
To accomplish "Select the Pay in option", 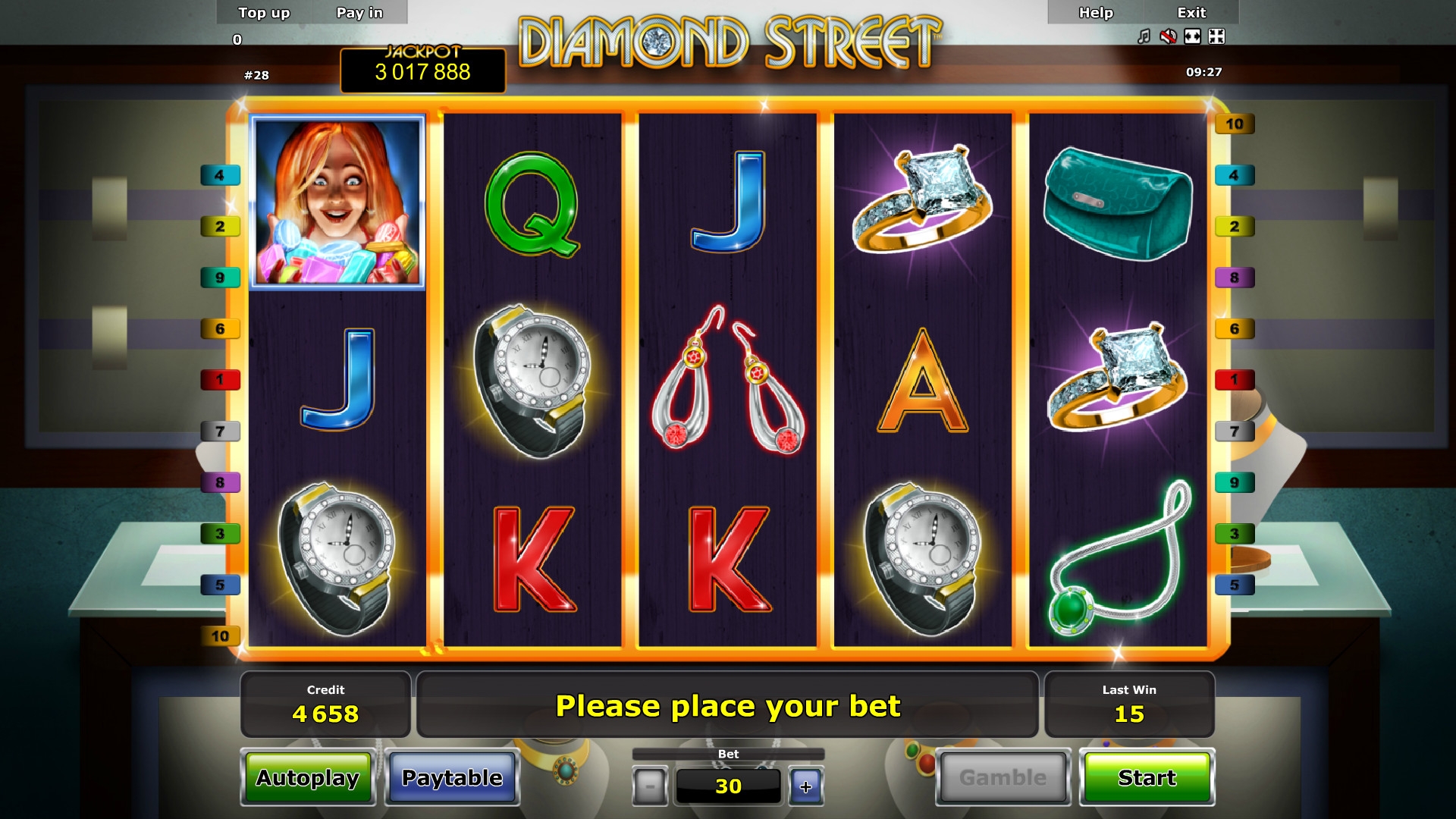I will [x=359, y=13].
